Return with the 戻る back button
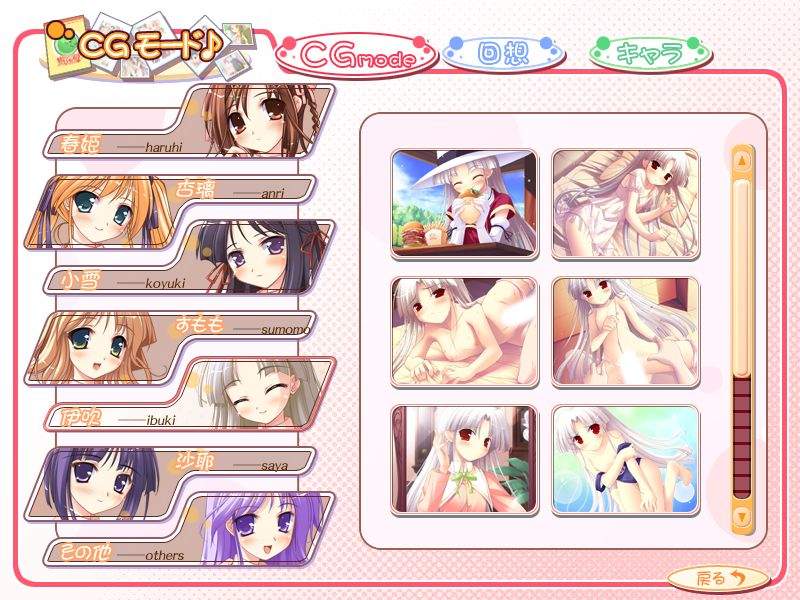Screen dimensions: 800x600 [717, 577]
